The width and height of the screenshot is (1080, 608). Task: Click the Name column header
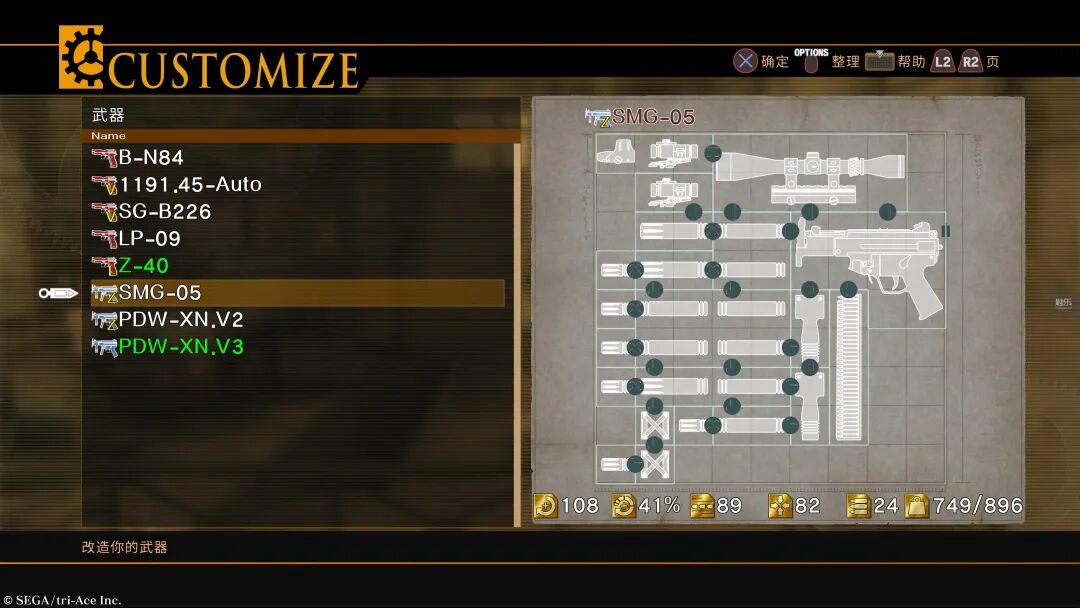109,136
